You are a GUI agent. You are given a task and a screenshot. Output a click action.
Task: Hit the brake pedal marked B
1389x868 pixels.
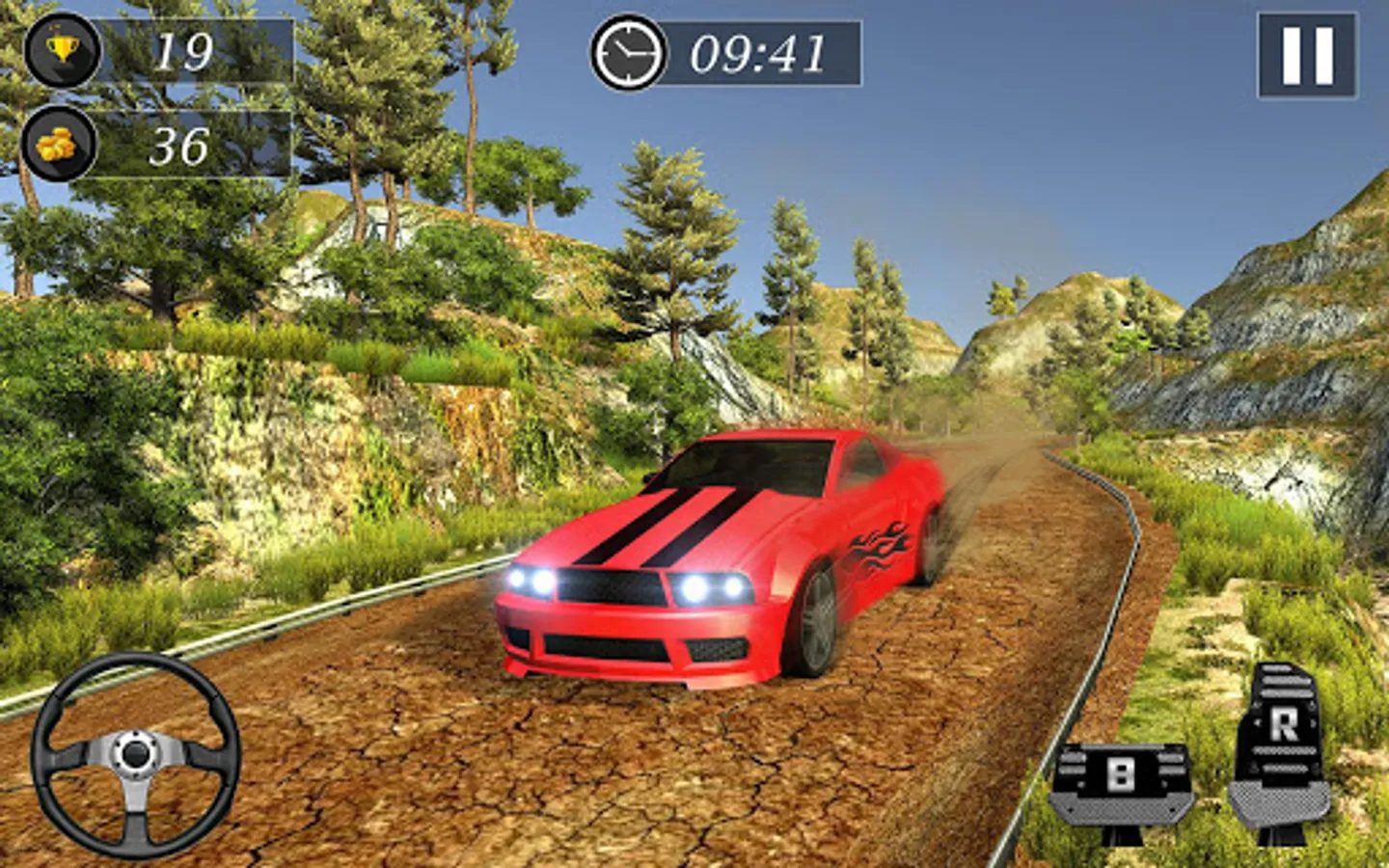pyautogui.click(x=1120, y=782)
